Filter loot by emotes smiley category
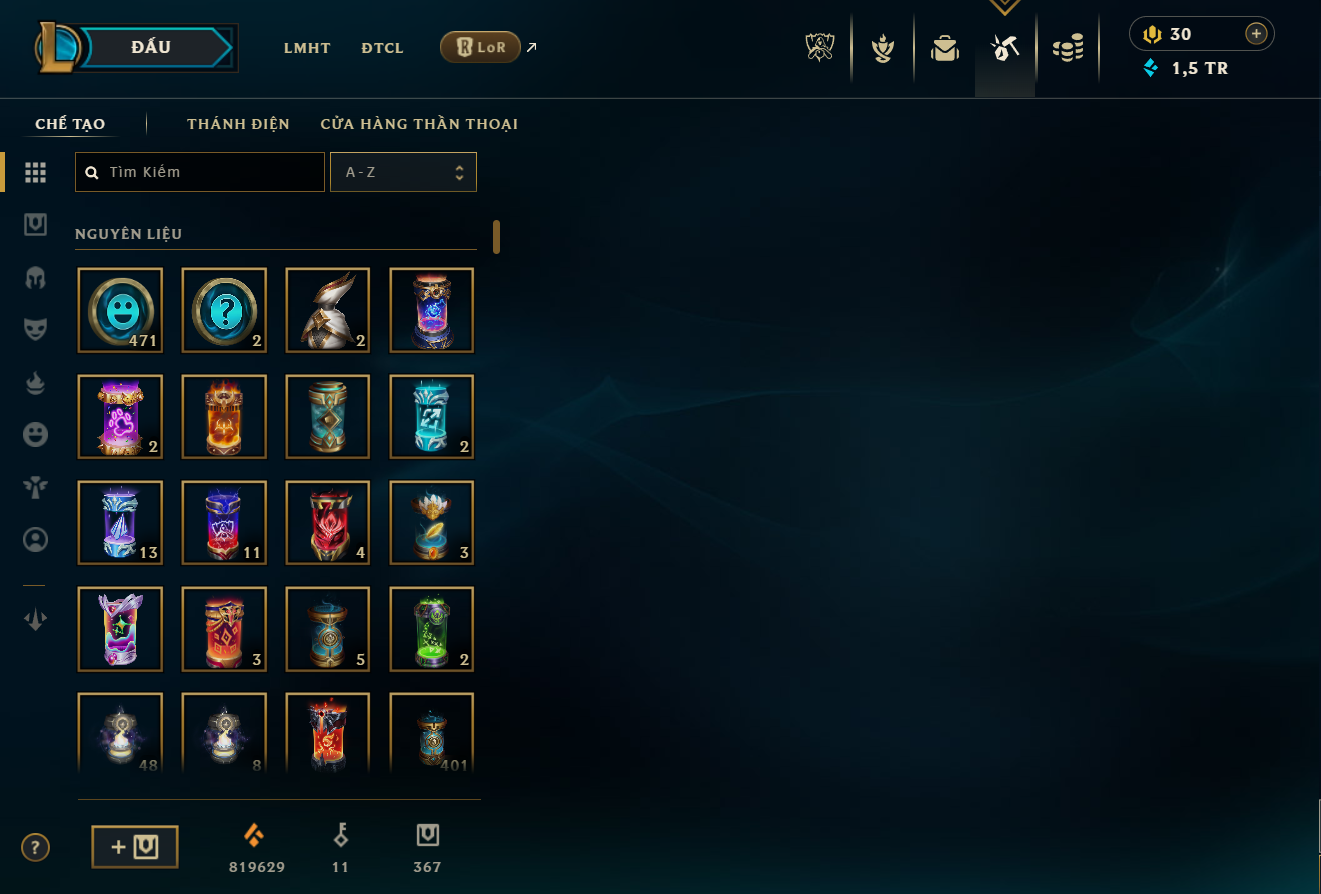Screen dimensions: 1321x894 tap(36, 434)
